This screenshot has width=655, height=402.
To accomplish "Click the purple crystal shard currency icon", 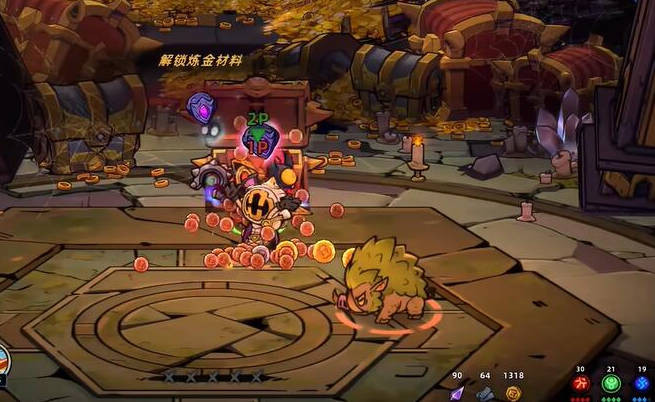I will point(457,392).
